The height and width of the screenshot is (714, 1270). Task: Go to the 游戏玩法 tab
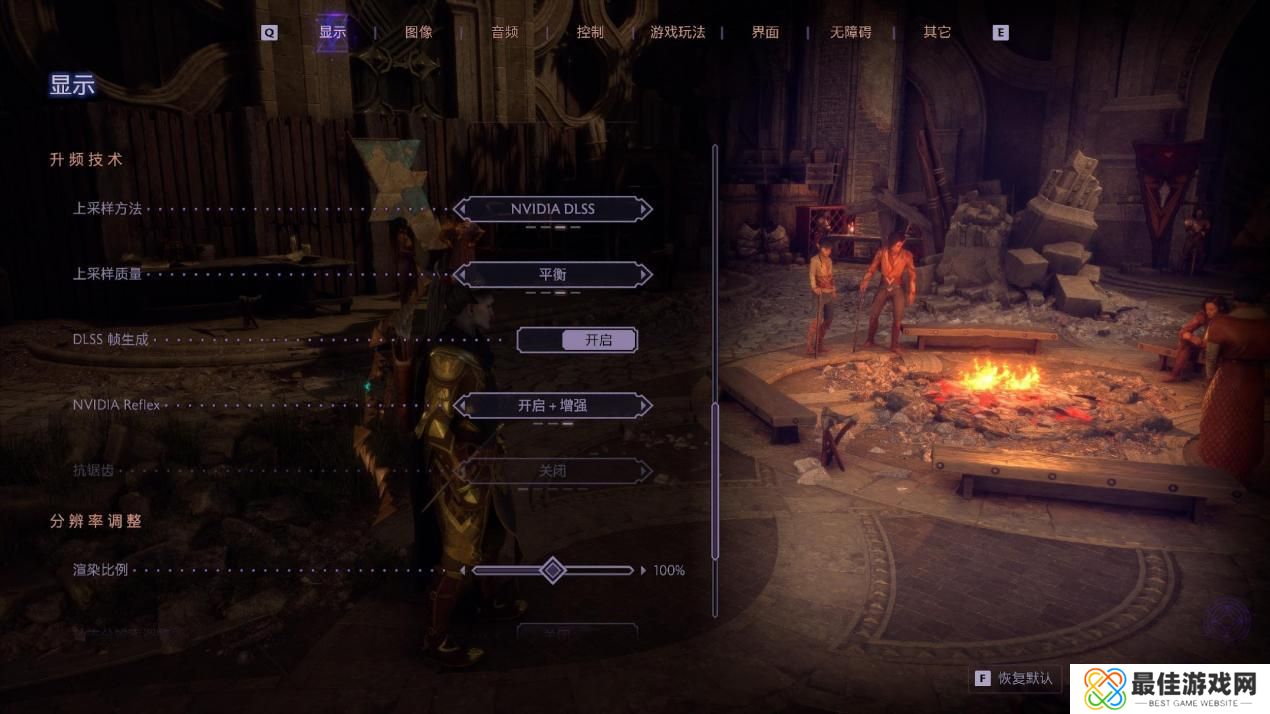tap(677, 32)
